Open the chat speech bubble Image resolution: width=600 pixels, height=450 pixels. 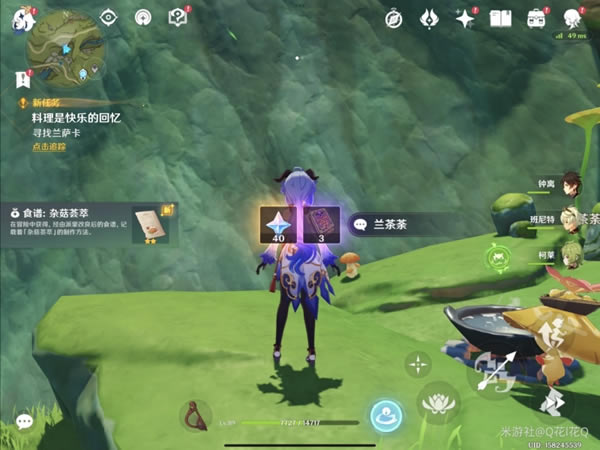click(x=25, y=422)
